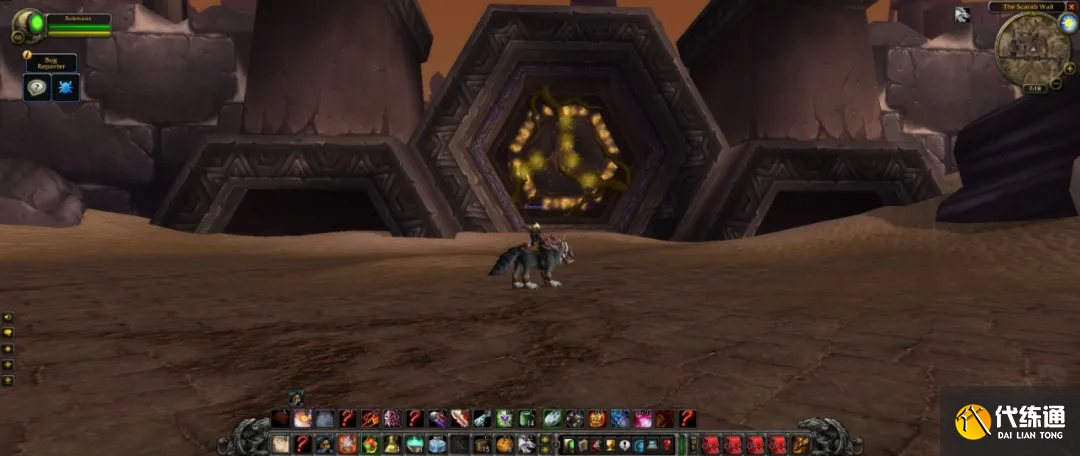The width and height of the screenshot is (1080, 456).
Task: Page the action bar up arrow
Action: [545, 439]
